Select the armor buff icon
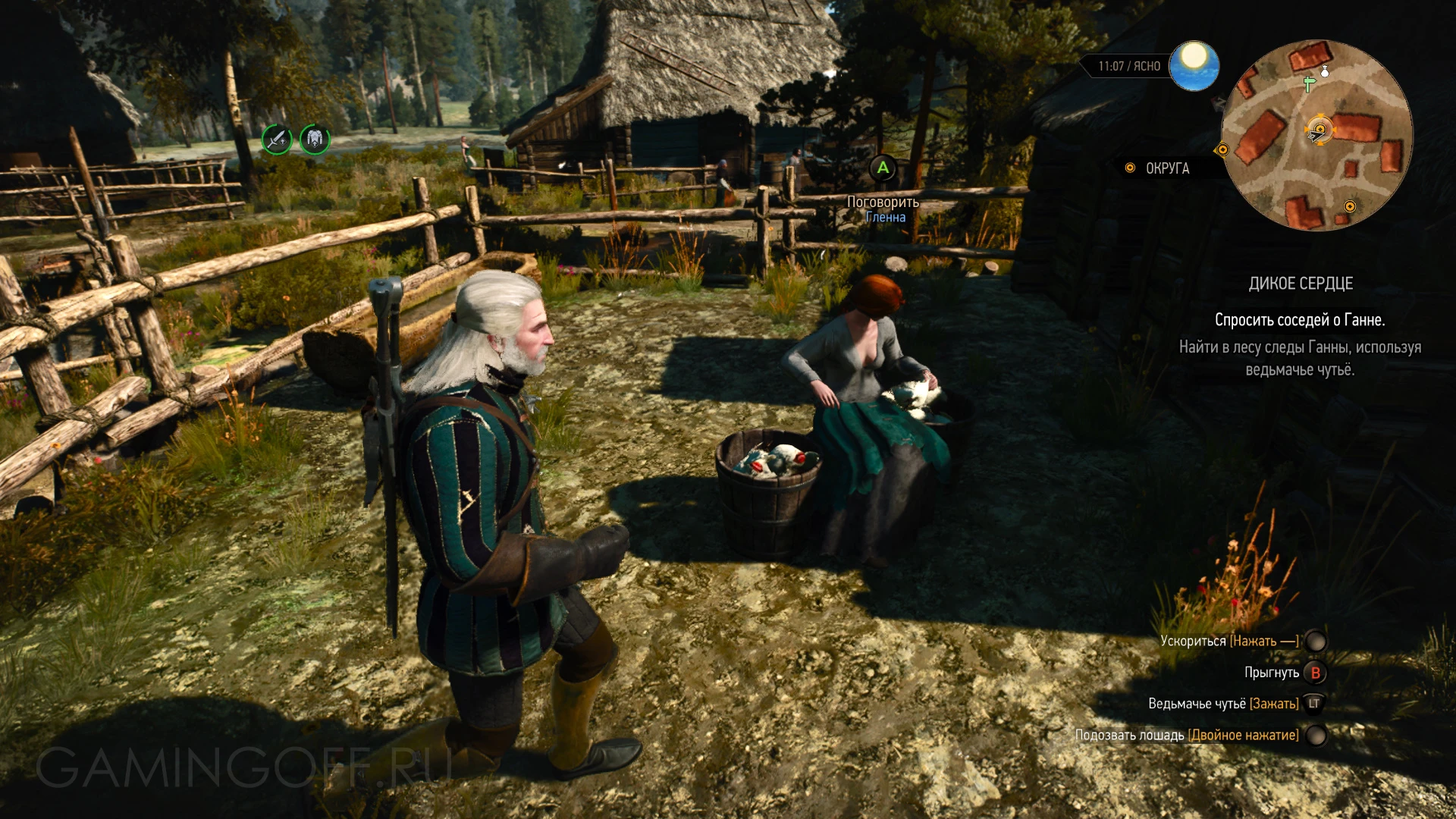This screenshot has width=1456, height=819. [315, 140]
